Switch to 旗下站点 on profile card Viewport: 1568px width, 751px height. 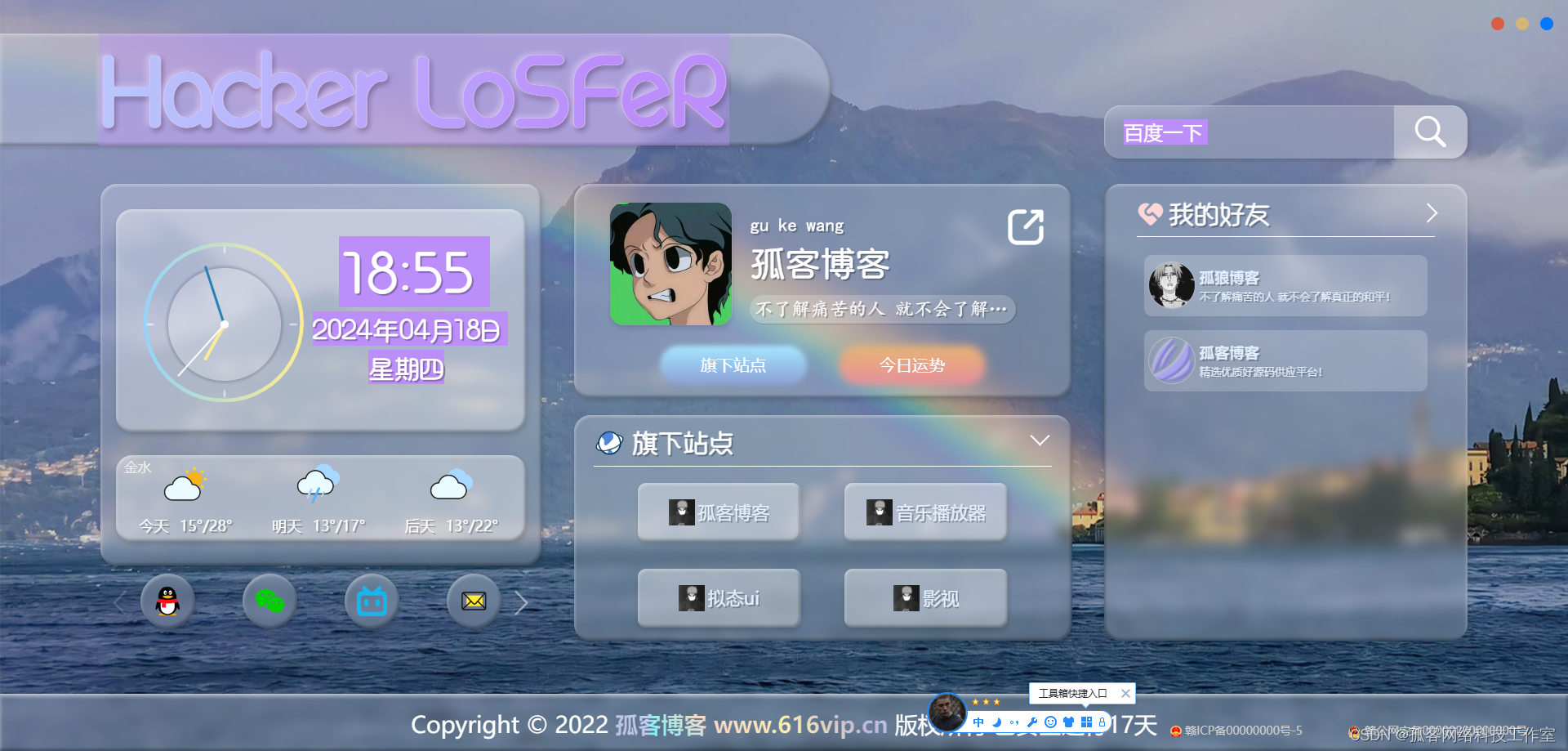[x=733, y=365]
